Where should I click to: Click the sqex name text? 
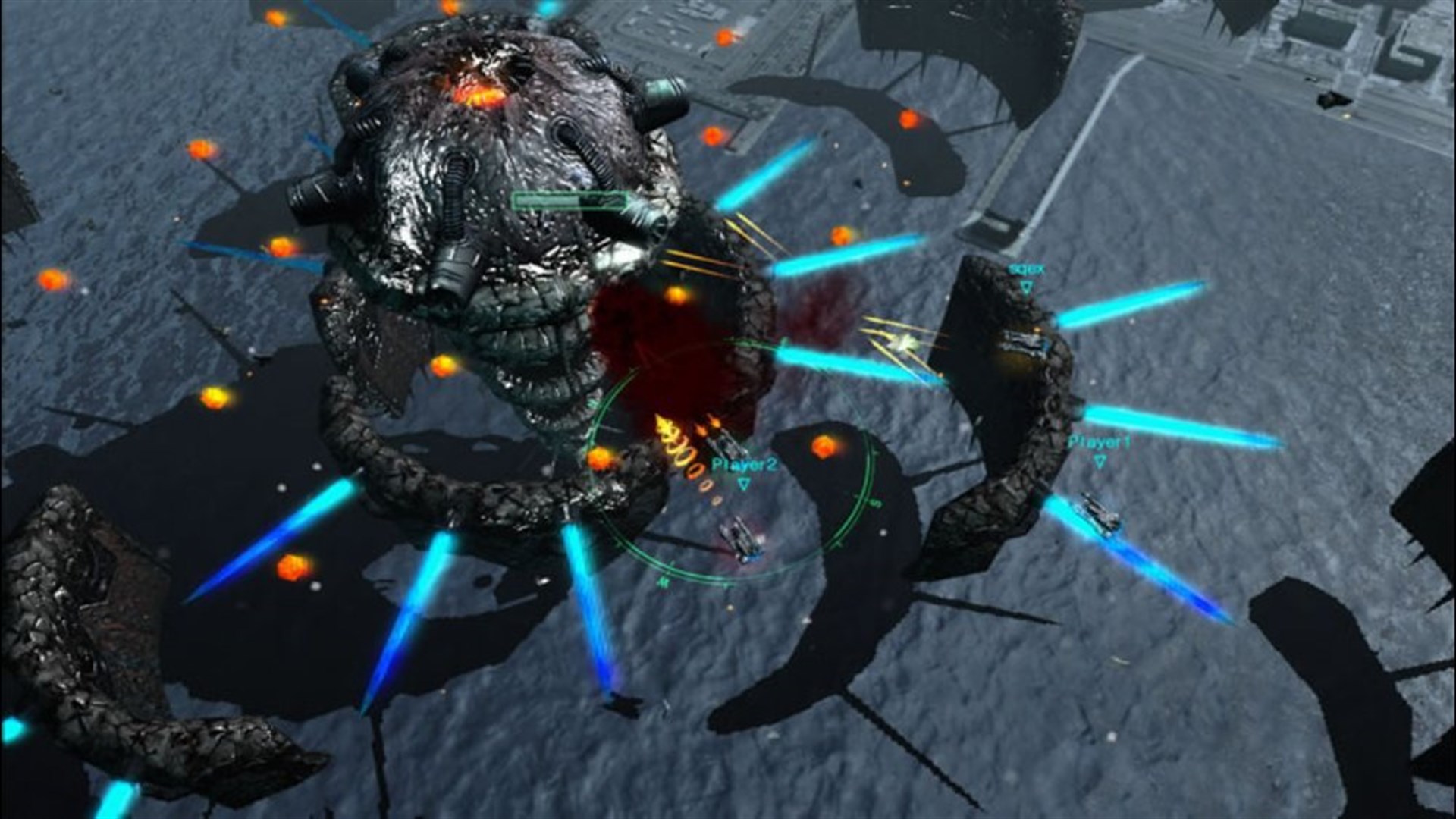1025,269
